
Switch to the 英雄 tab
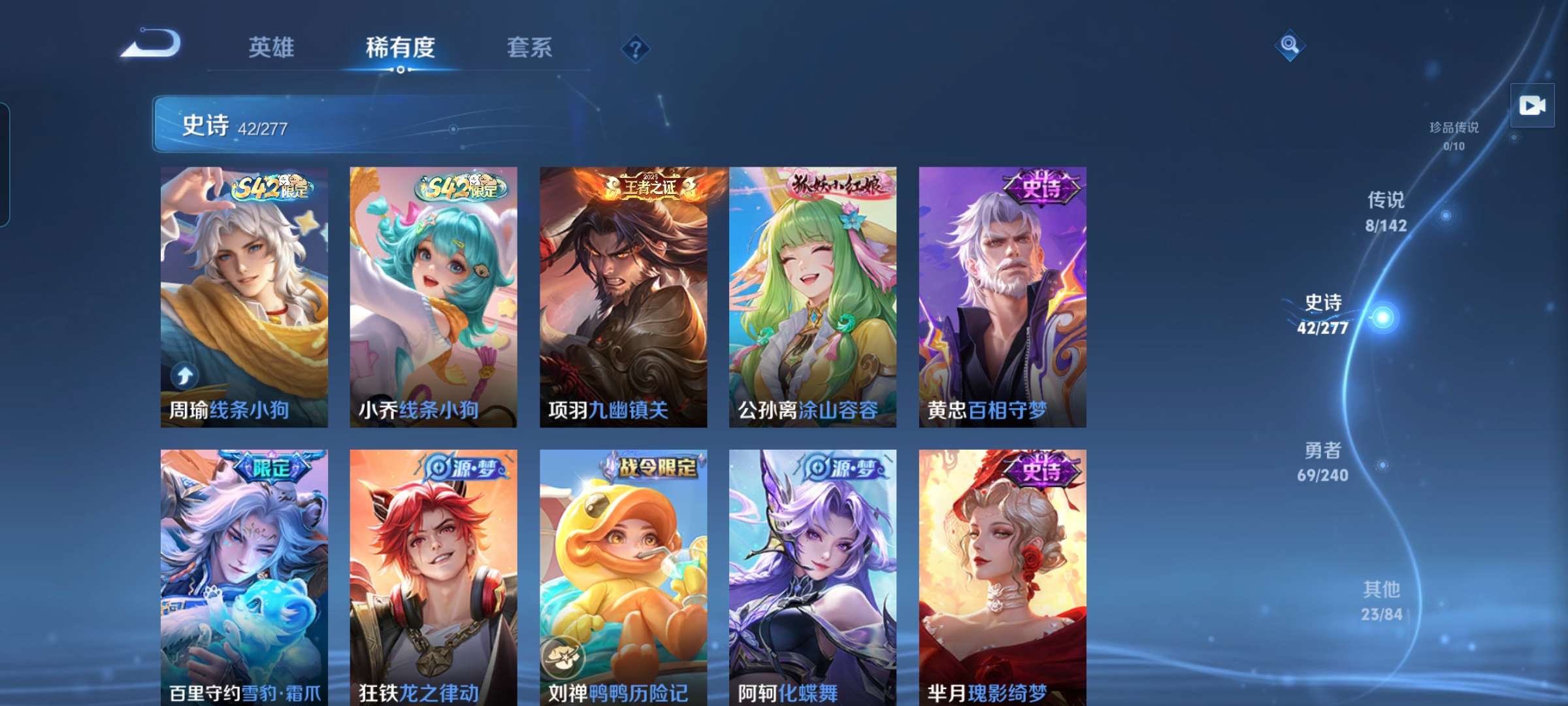pos(272,46)
